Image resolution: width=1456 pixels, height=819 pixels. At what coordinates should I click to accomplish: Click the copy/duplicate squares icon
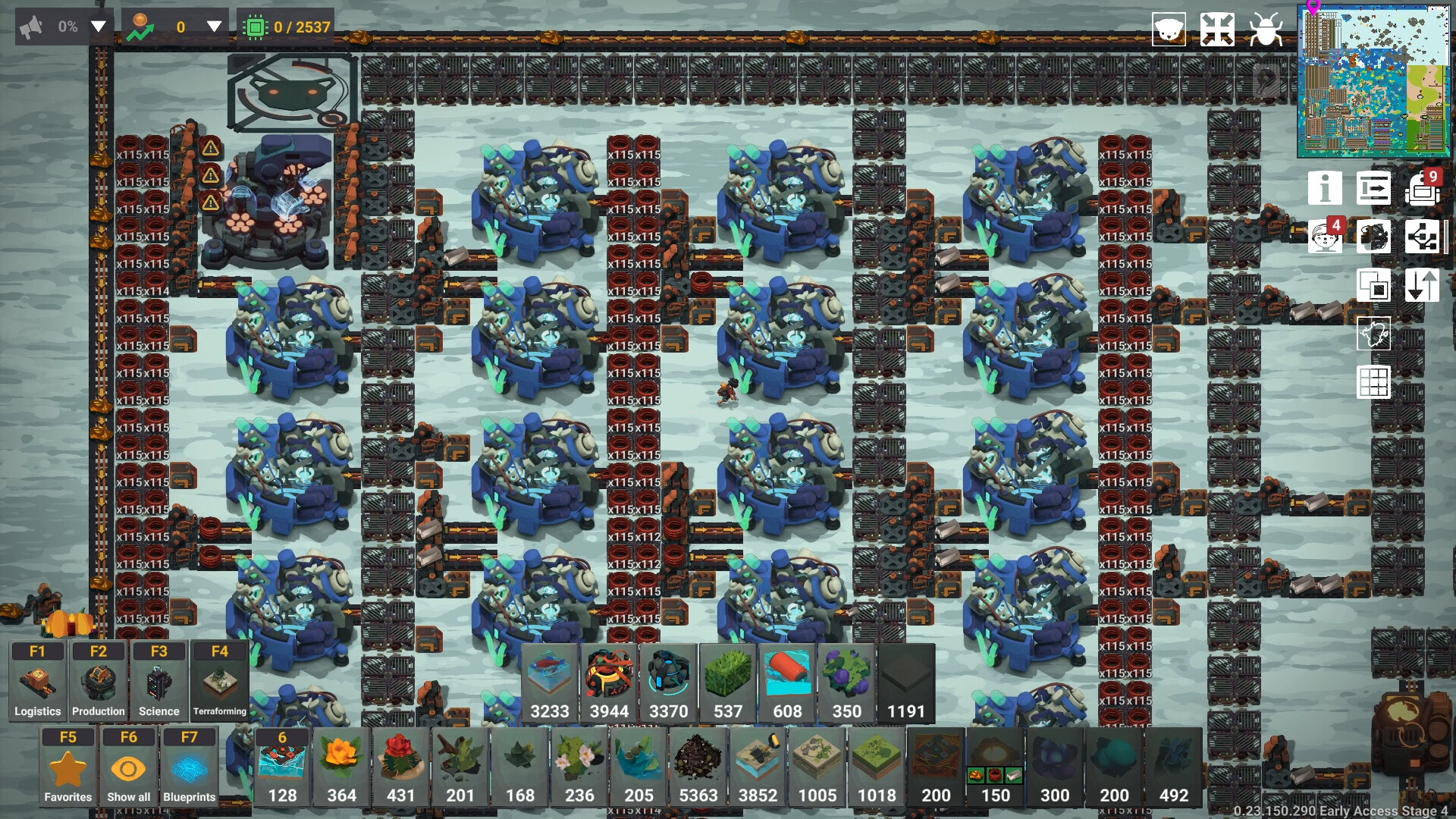1375,286
